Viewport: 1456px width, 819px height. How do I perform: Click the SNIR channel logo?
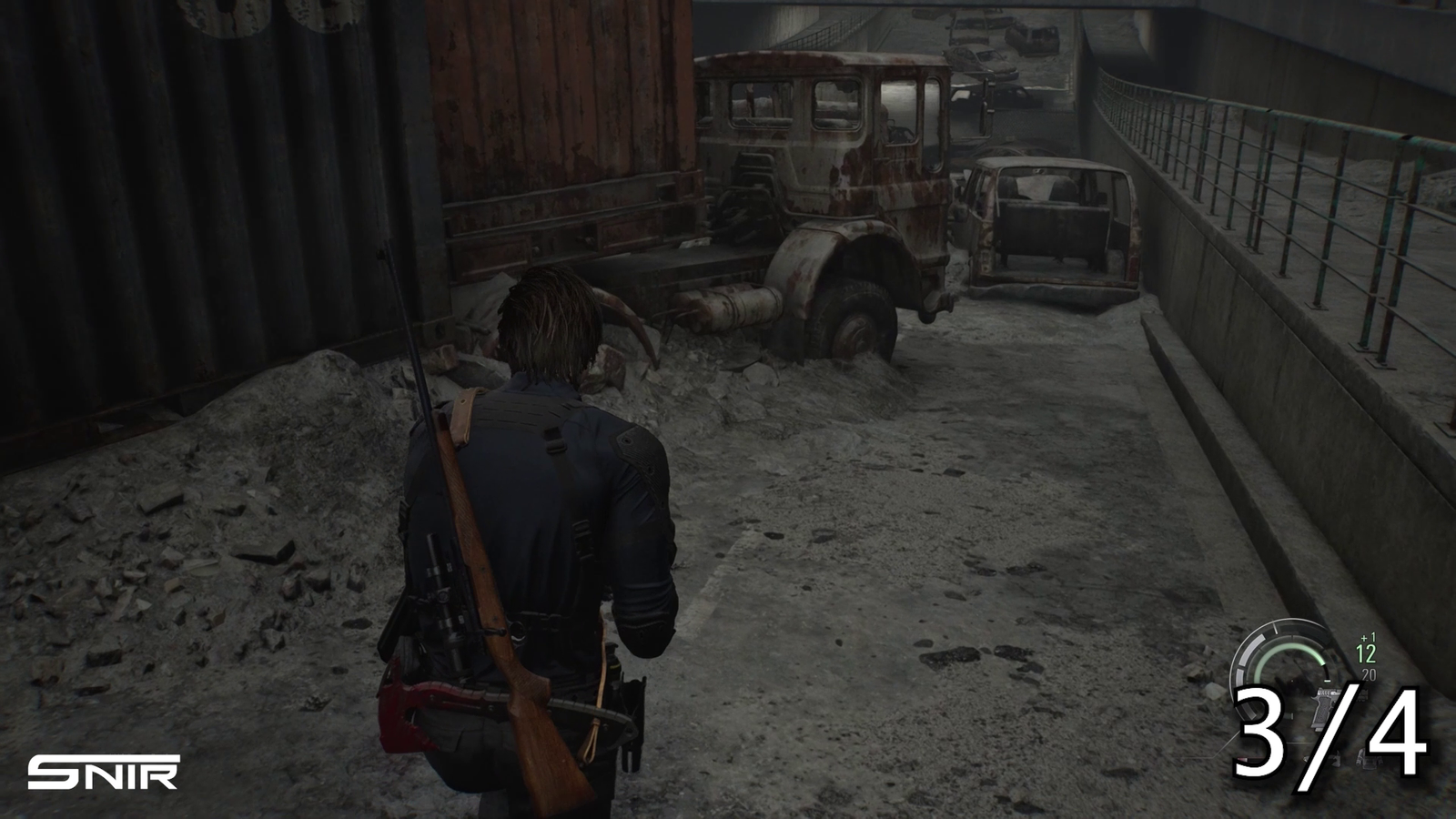coord(103,772)
